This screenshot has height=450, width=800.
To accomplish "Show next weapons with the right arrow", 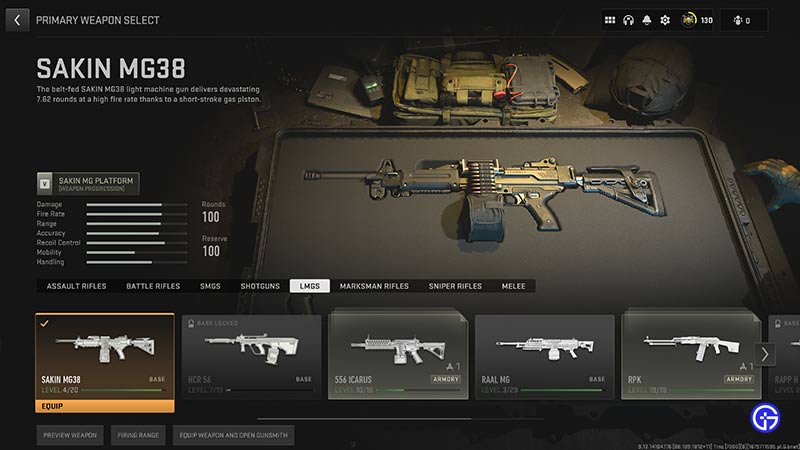I will tap(766, 353).
